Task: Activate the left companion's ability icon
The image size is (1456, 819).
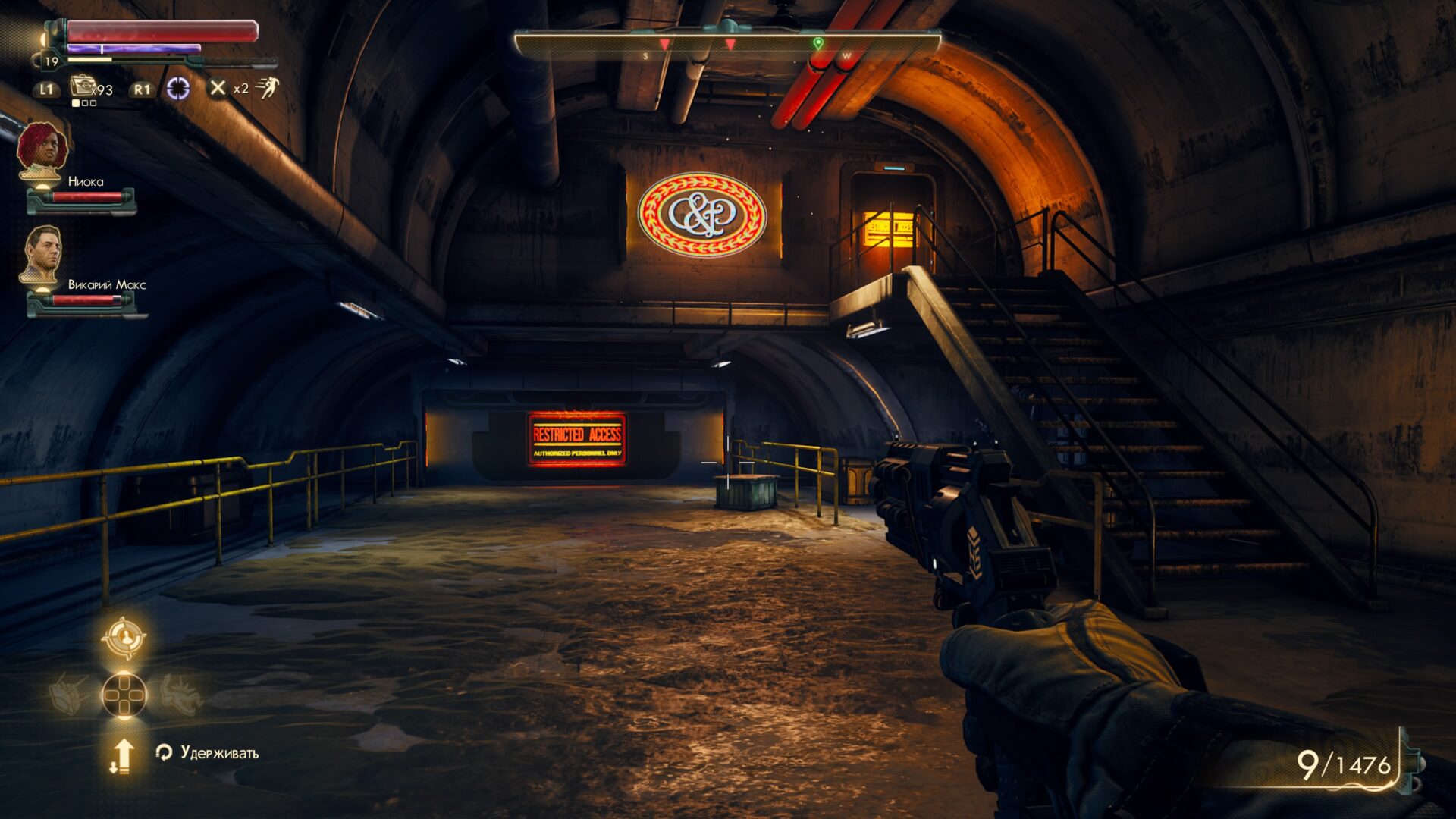Action: coord(69,694)
